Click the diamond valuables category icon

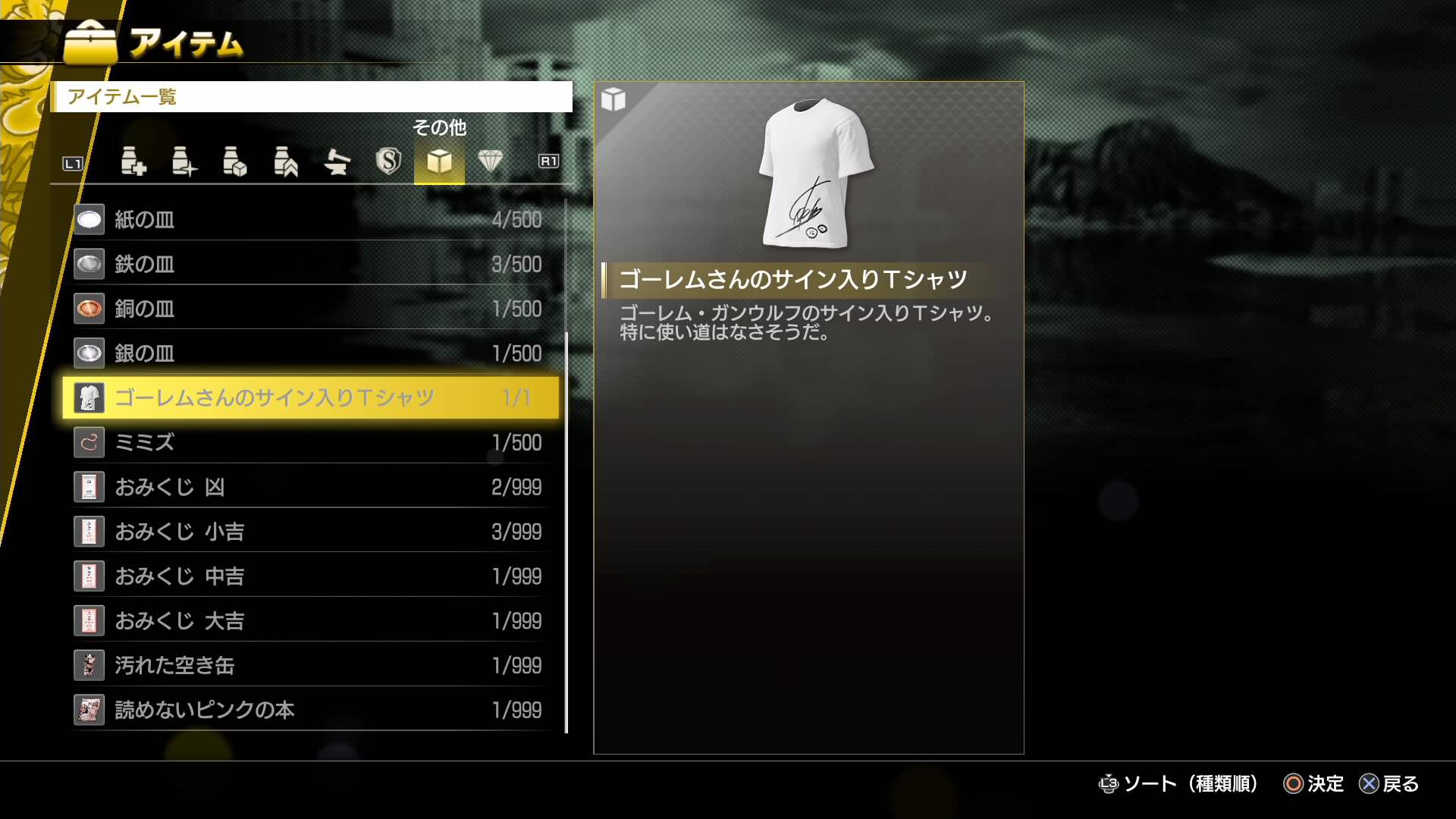(491, 162)
